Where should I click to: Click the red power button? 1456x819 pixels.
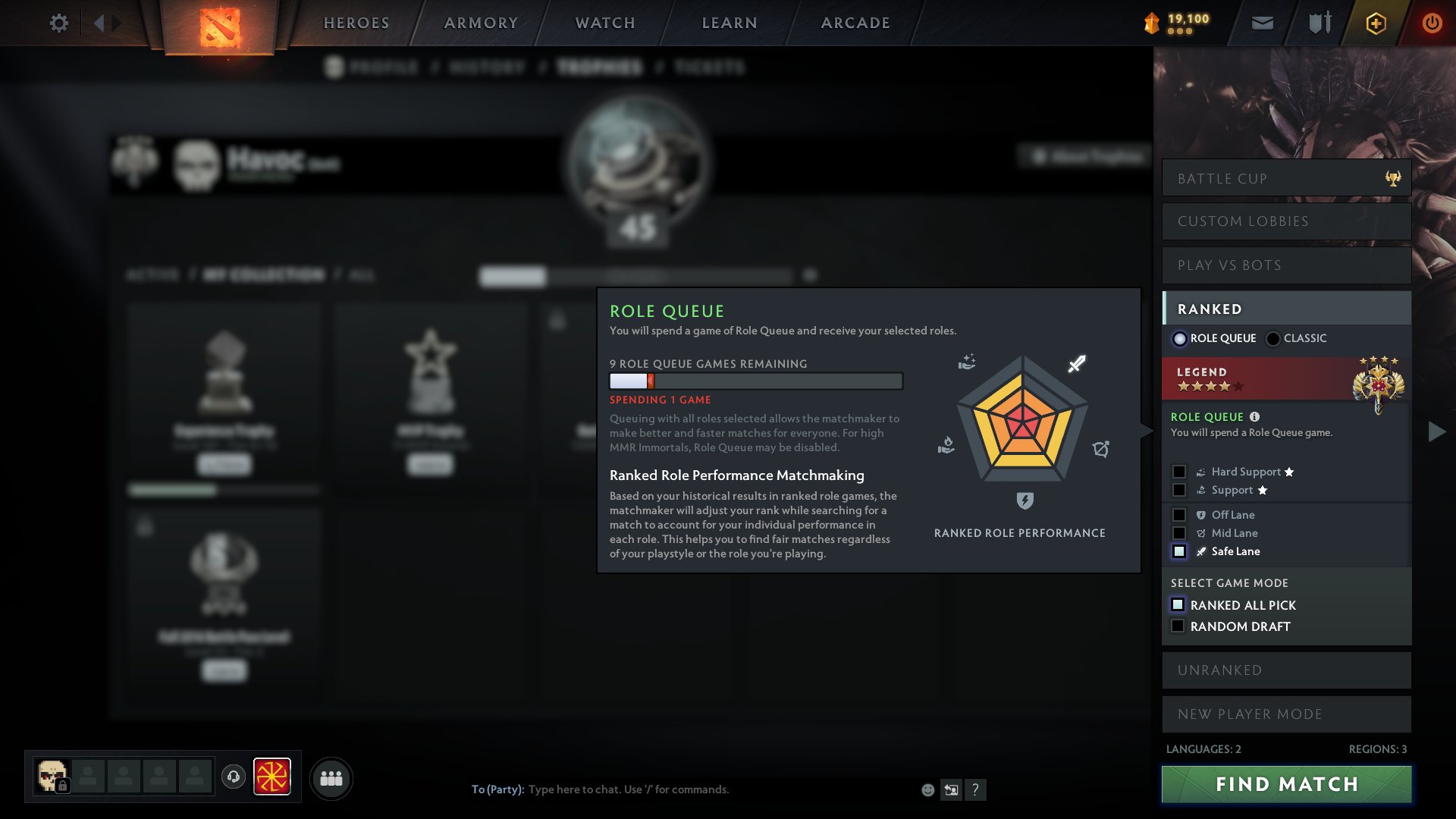[x=1432, y=23]
